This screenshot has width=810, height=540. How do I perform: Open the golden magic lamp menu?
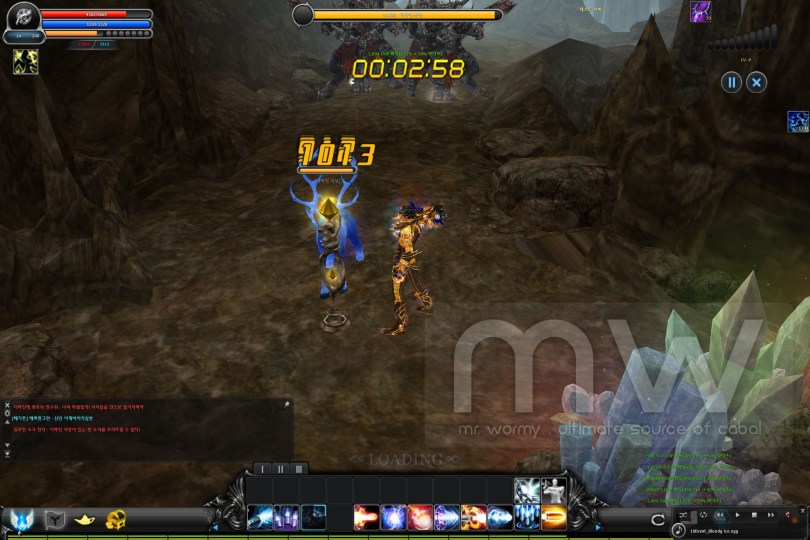(x=85, y=519)
